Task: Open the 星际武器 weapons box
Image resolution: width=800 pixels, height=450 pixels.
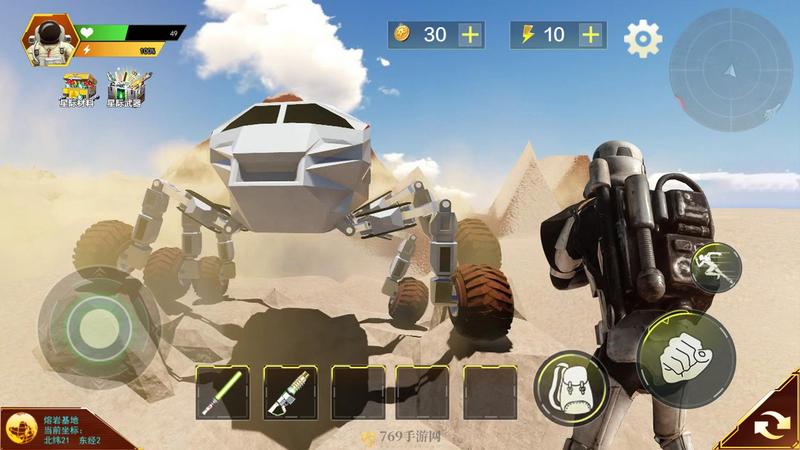Action: (124, 87)
